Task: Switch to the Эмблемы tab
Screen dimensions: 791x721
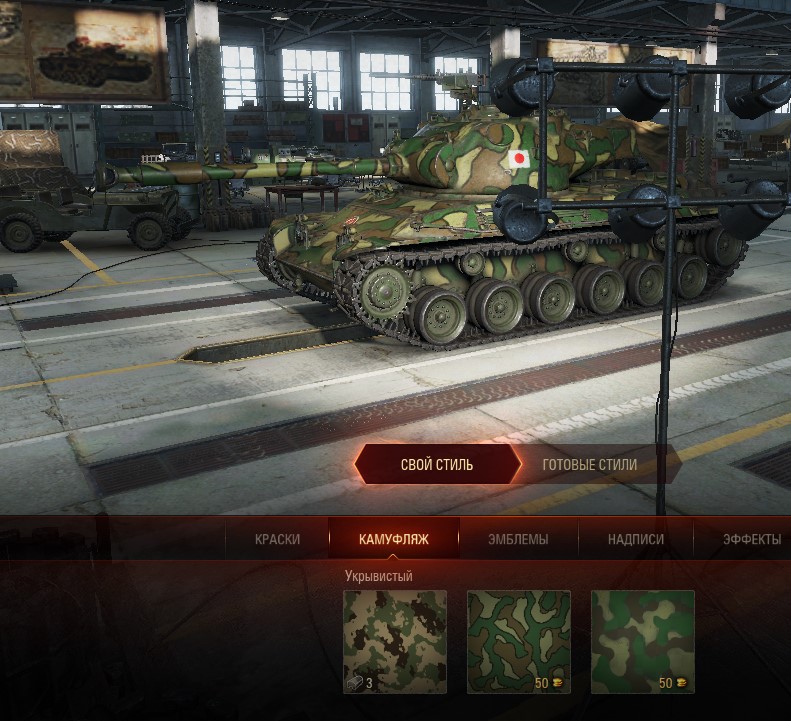Action: click(518, 539)
